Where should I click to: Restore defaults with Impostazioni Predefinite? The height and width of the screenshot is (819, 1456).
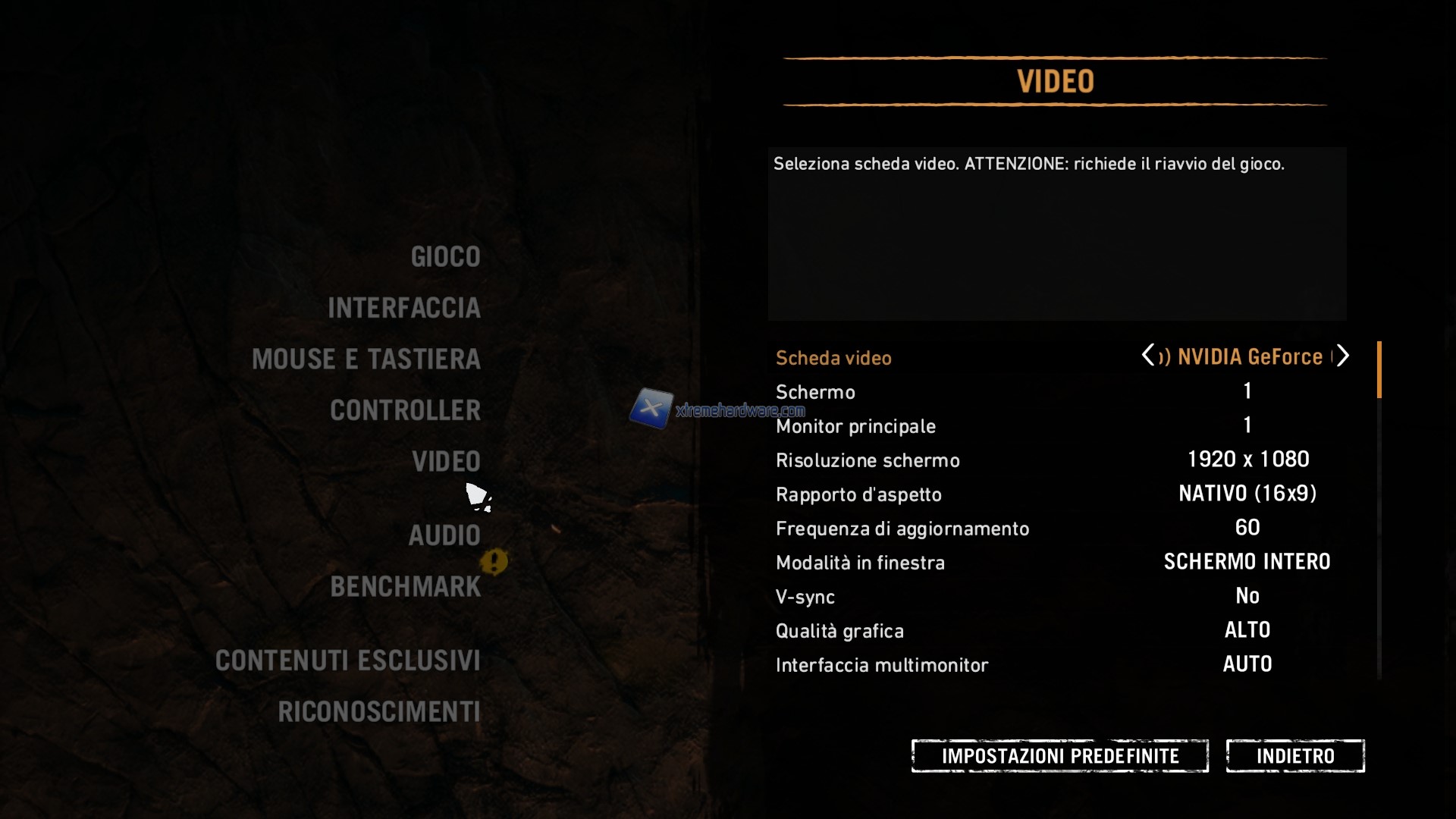tap(1059, 756)
